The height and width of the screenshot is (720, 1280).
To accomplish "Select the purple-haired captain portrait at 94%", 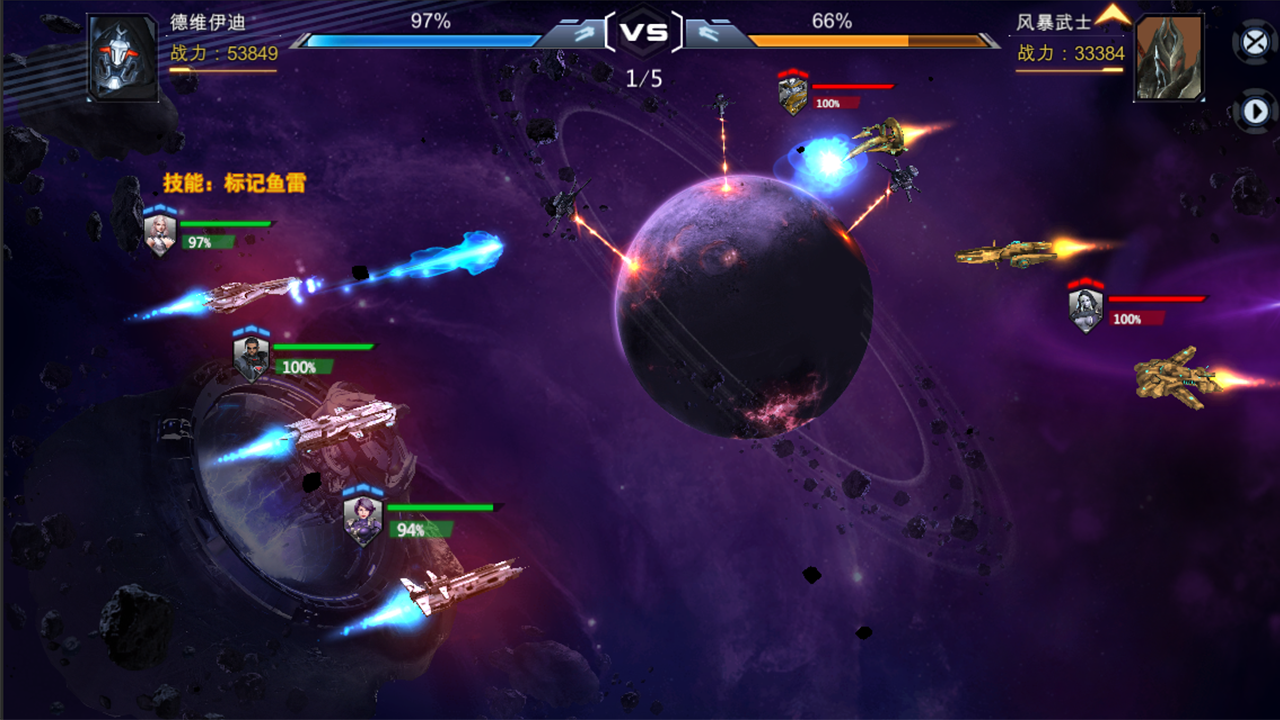I will point(362,520).
